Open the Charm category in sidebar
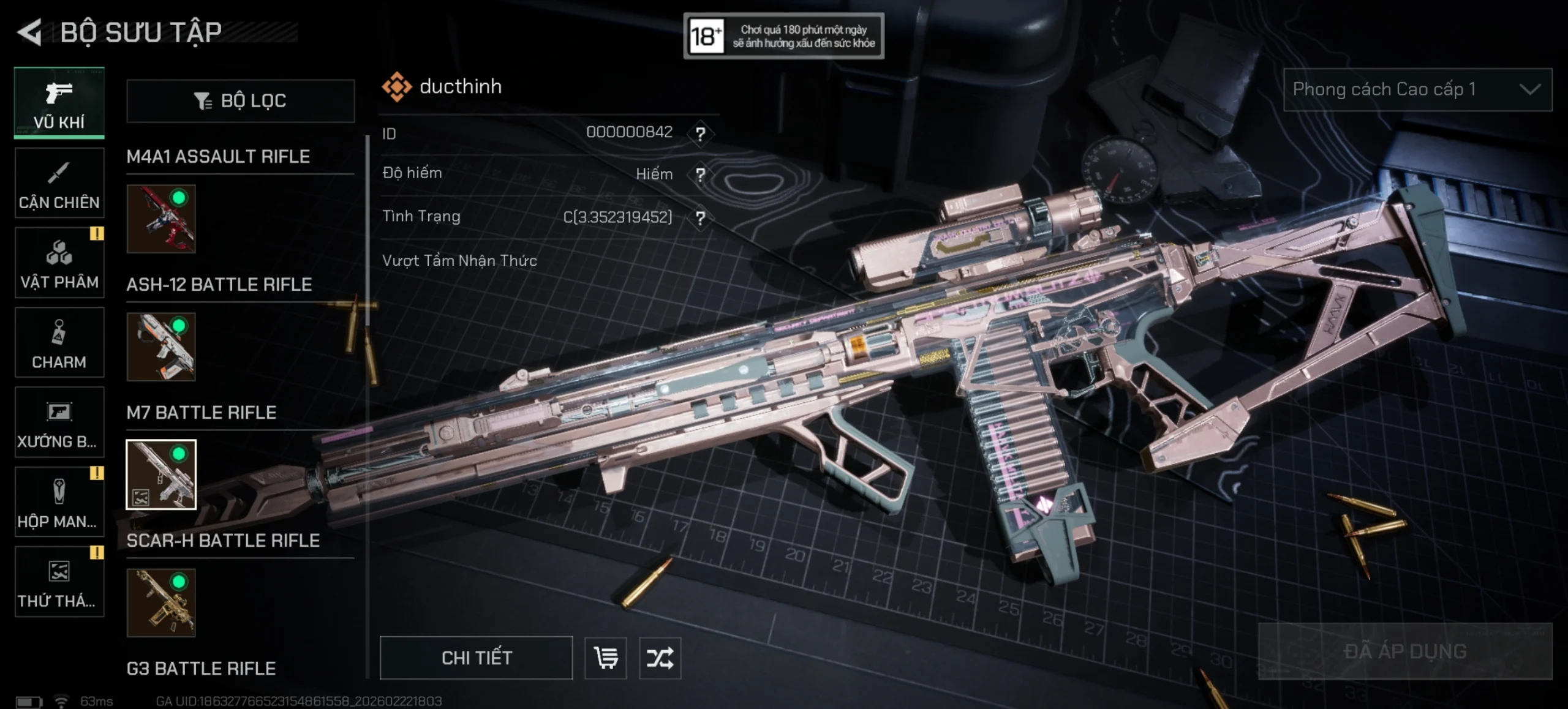 (59, 342)
